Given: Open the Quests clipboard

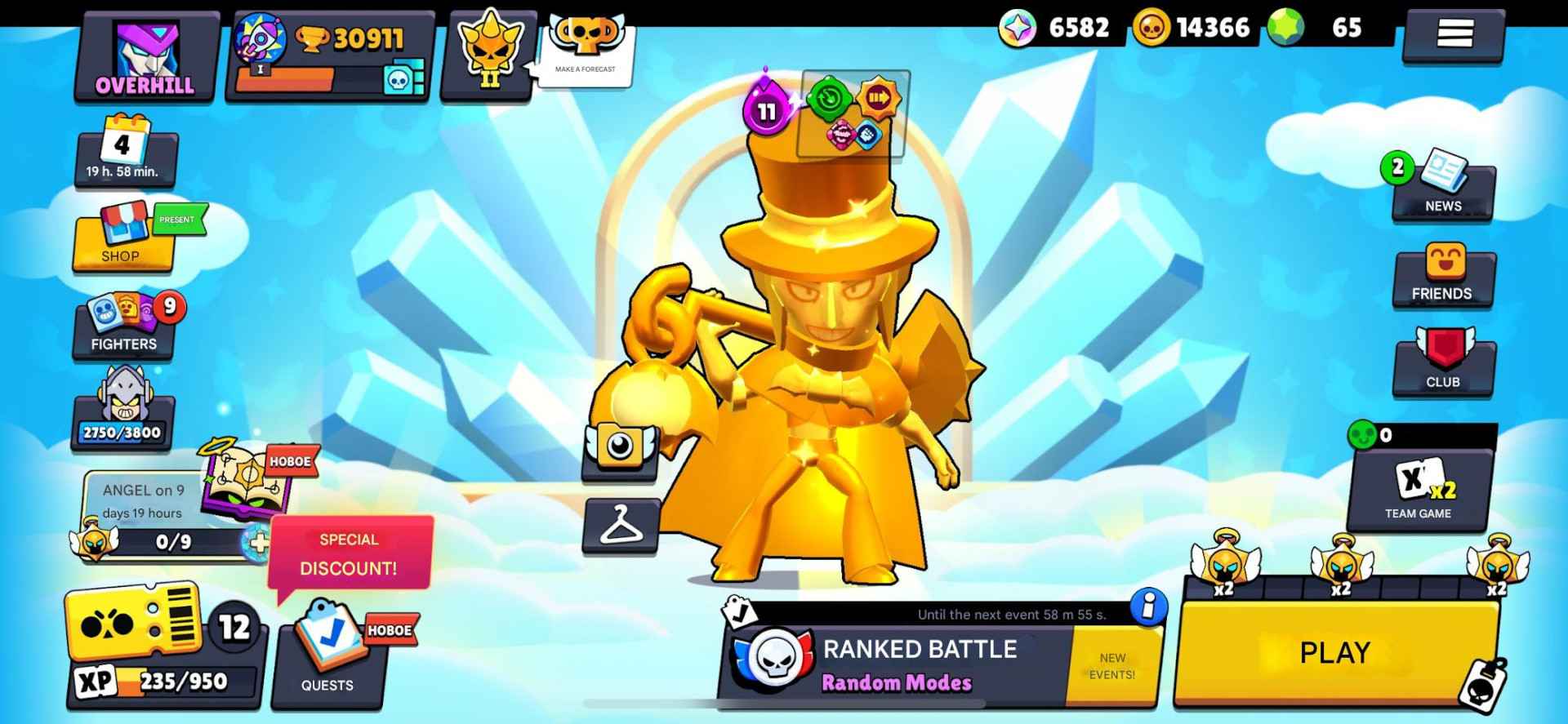Looking at the screenshot, I should [327, 653].
